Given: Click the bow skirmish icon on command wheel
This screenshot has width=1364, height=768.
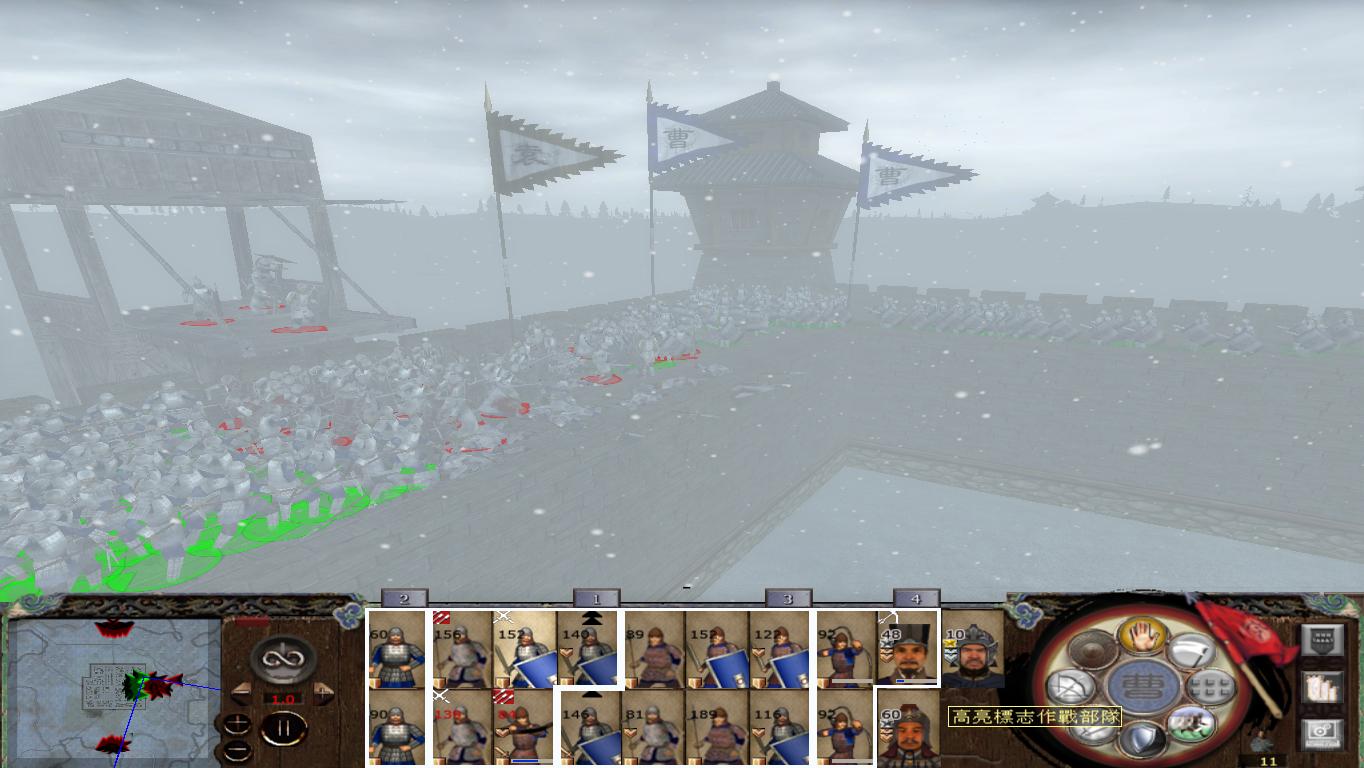Looking at the screenshot, I should click(x=1071, y=687).
